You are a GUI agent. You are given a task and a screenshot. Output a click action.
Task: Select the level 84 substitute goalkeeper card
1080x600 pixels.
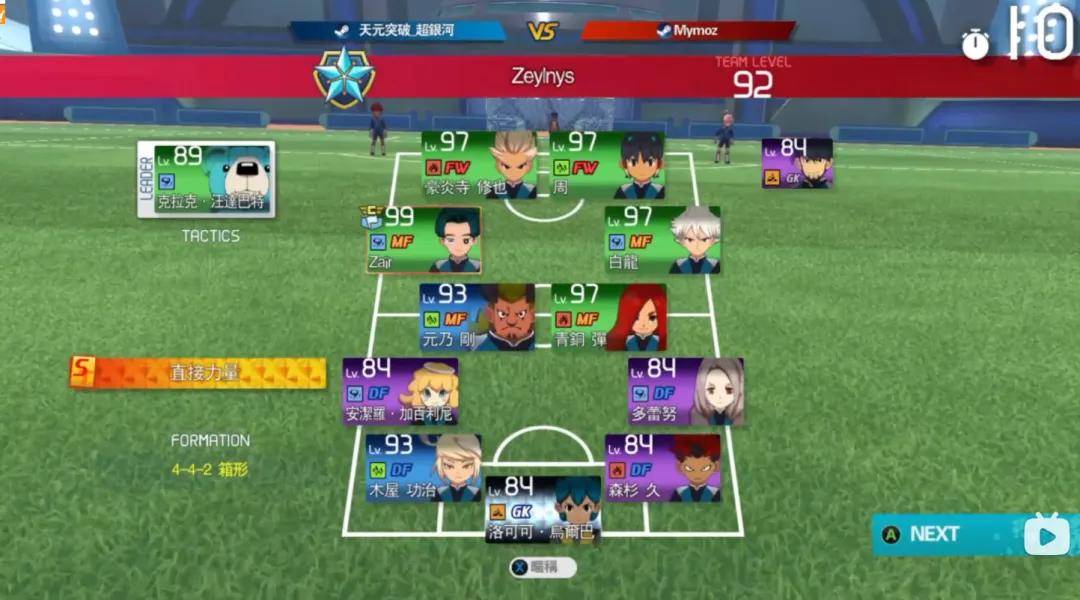tap(797, 163)
